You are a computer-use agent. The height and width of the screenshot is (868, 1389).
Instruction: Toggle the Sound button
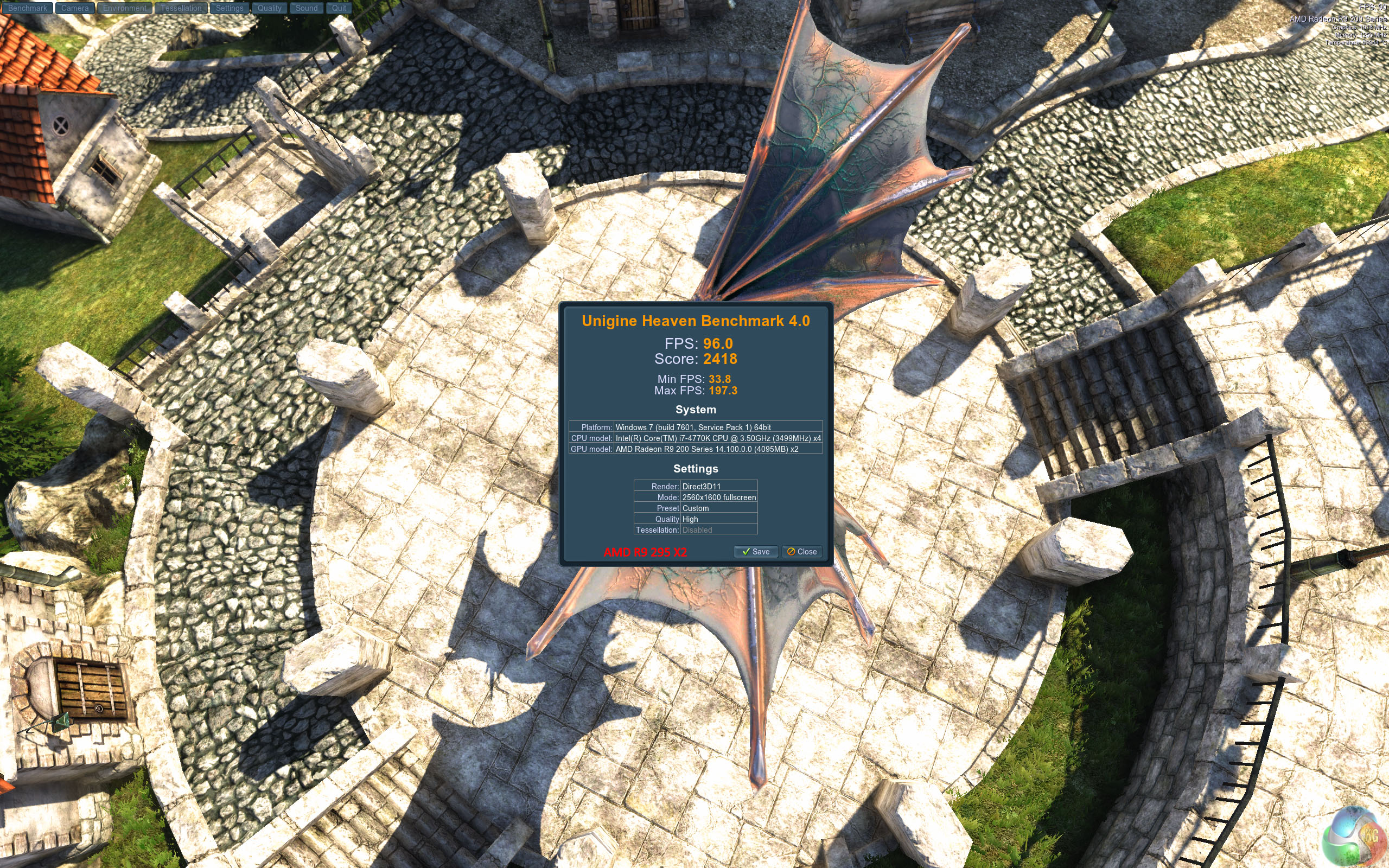(x=307, y=8)
